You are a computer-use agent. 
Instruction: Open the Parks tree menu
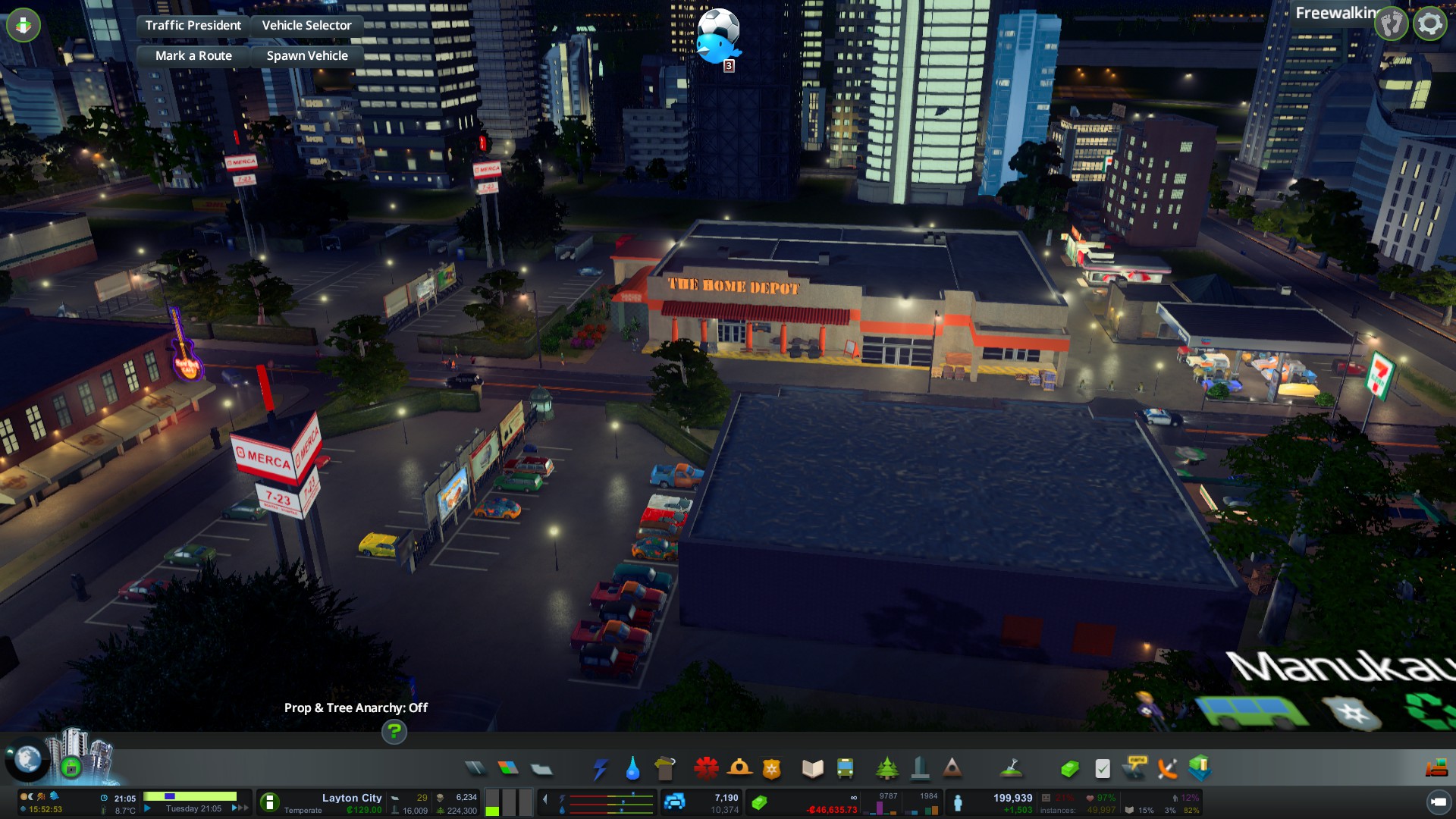(886, 769)
